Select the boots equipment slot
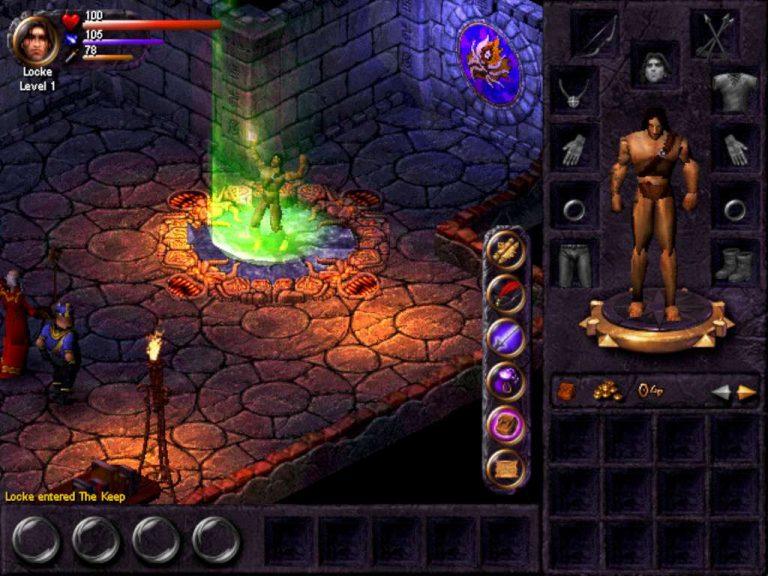 (x=735, y=262)
